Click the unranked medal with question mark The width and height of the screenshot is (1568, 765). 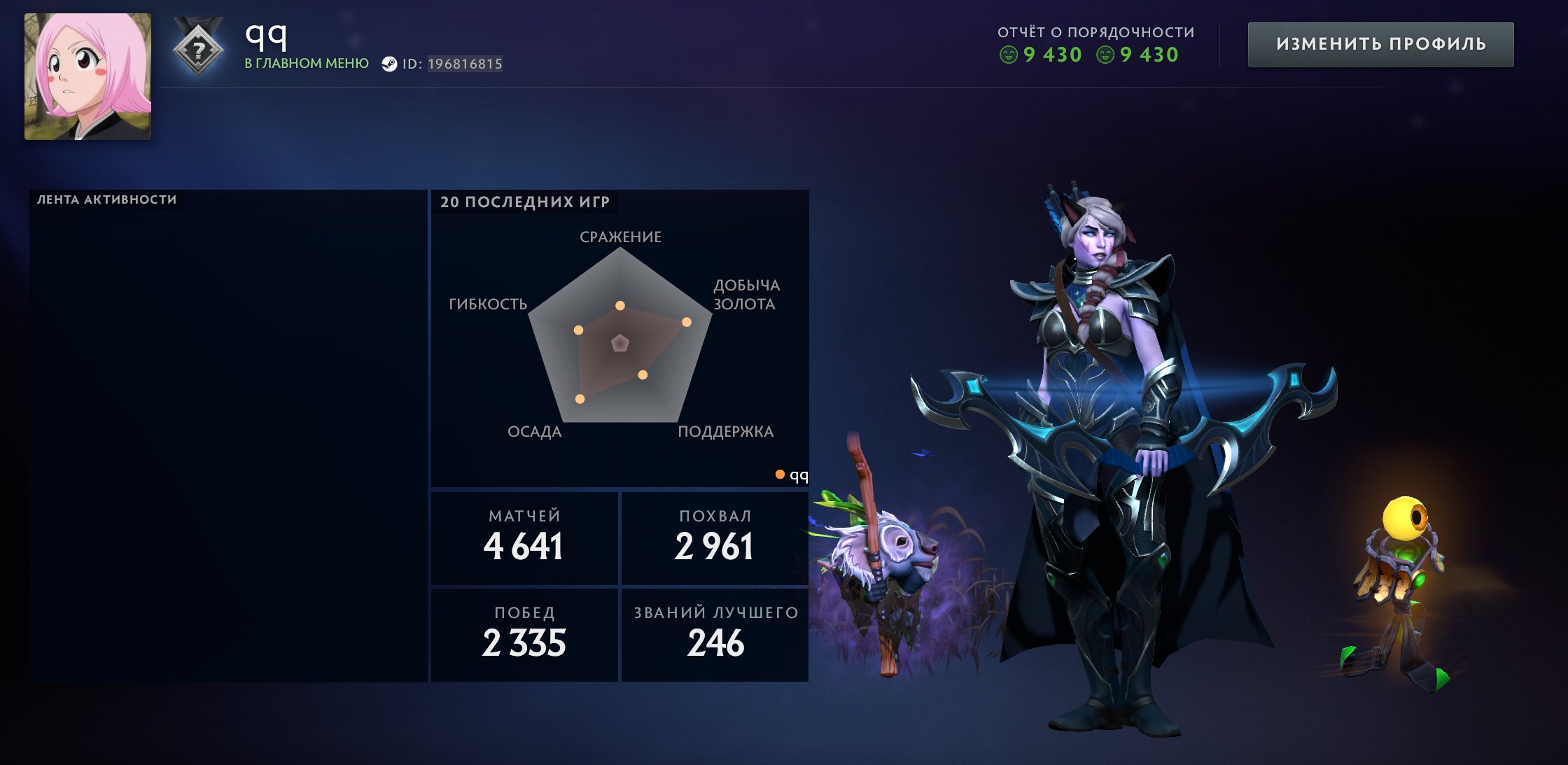tap(199, 49)
